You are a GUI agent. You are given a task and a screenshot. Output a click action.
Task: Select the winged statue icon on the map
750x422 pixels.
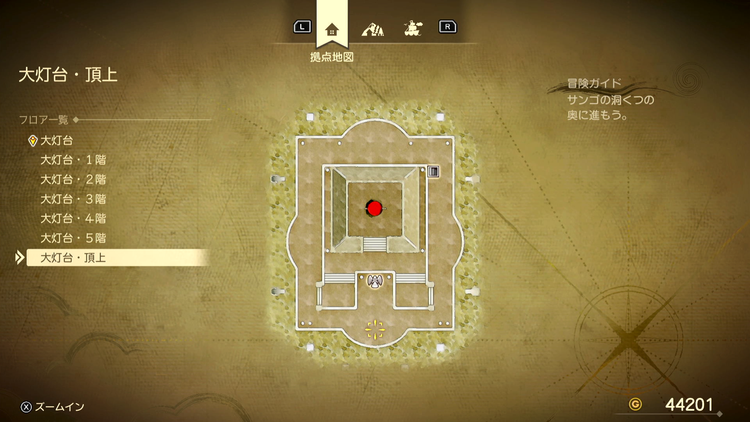tap(375, 281)
